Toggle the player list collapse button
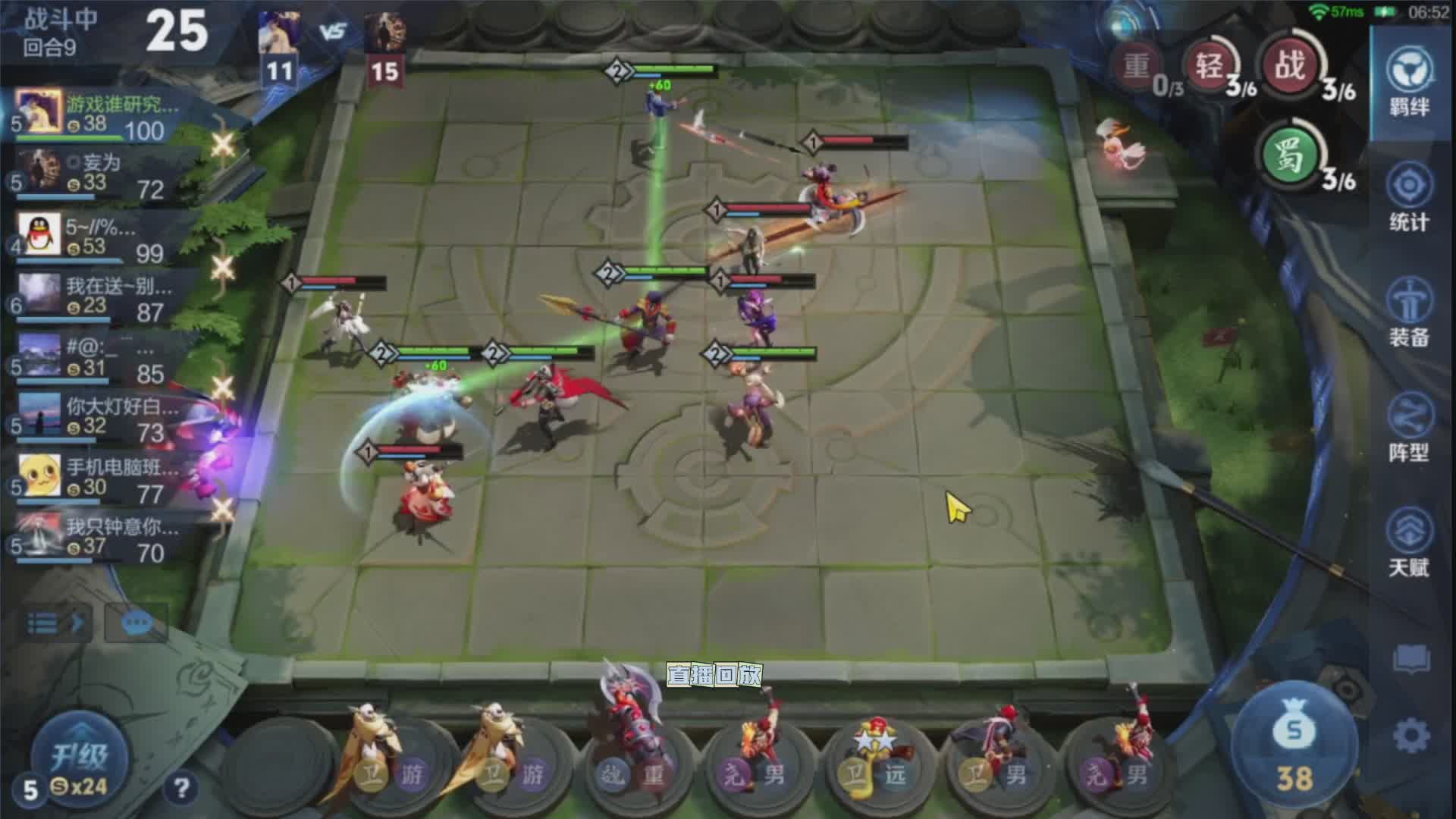 [55, 623]
